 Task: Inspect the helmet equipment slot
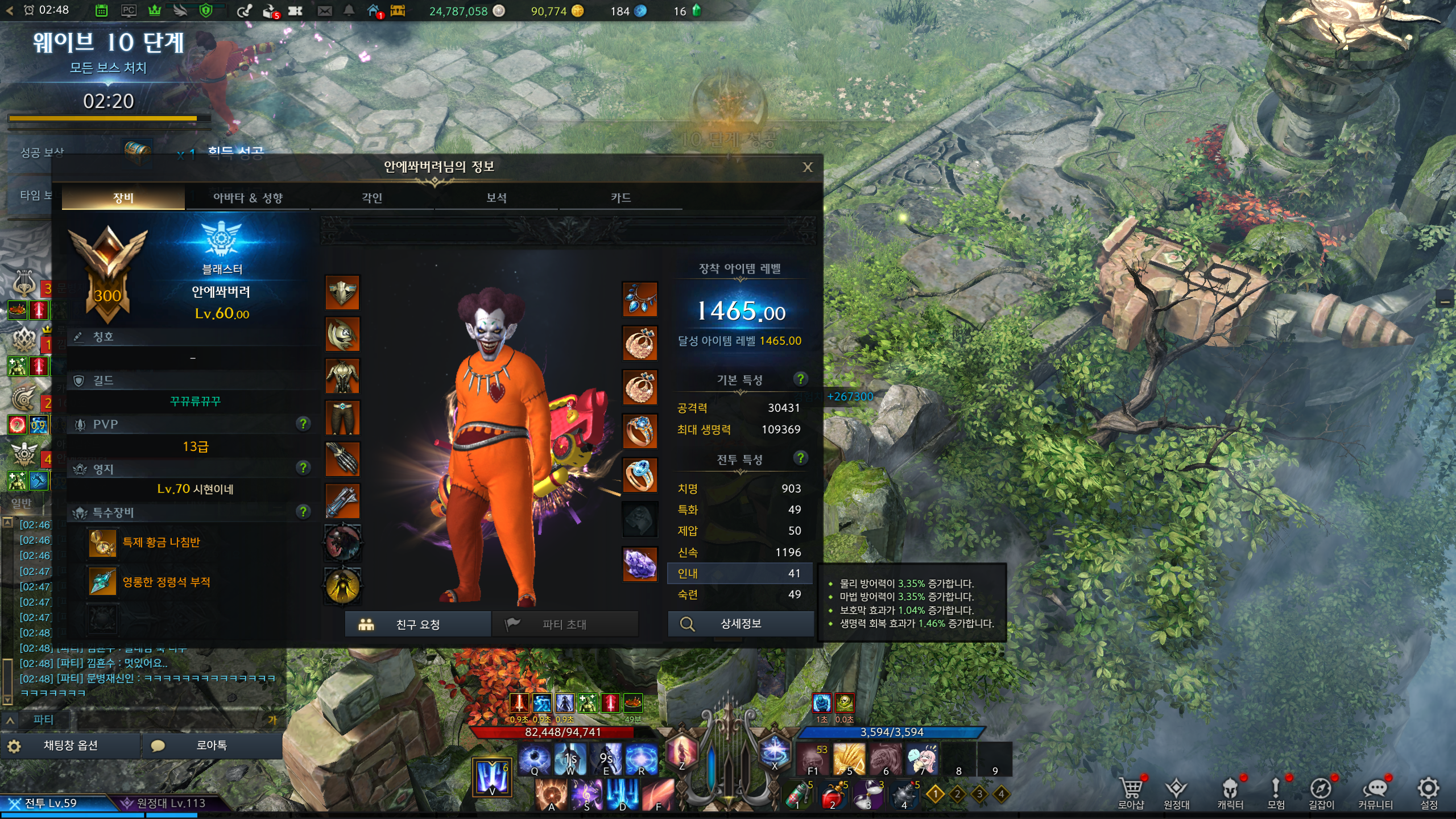coord(342,292)
